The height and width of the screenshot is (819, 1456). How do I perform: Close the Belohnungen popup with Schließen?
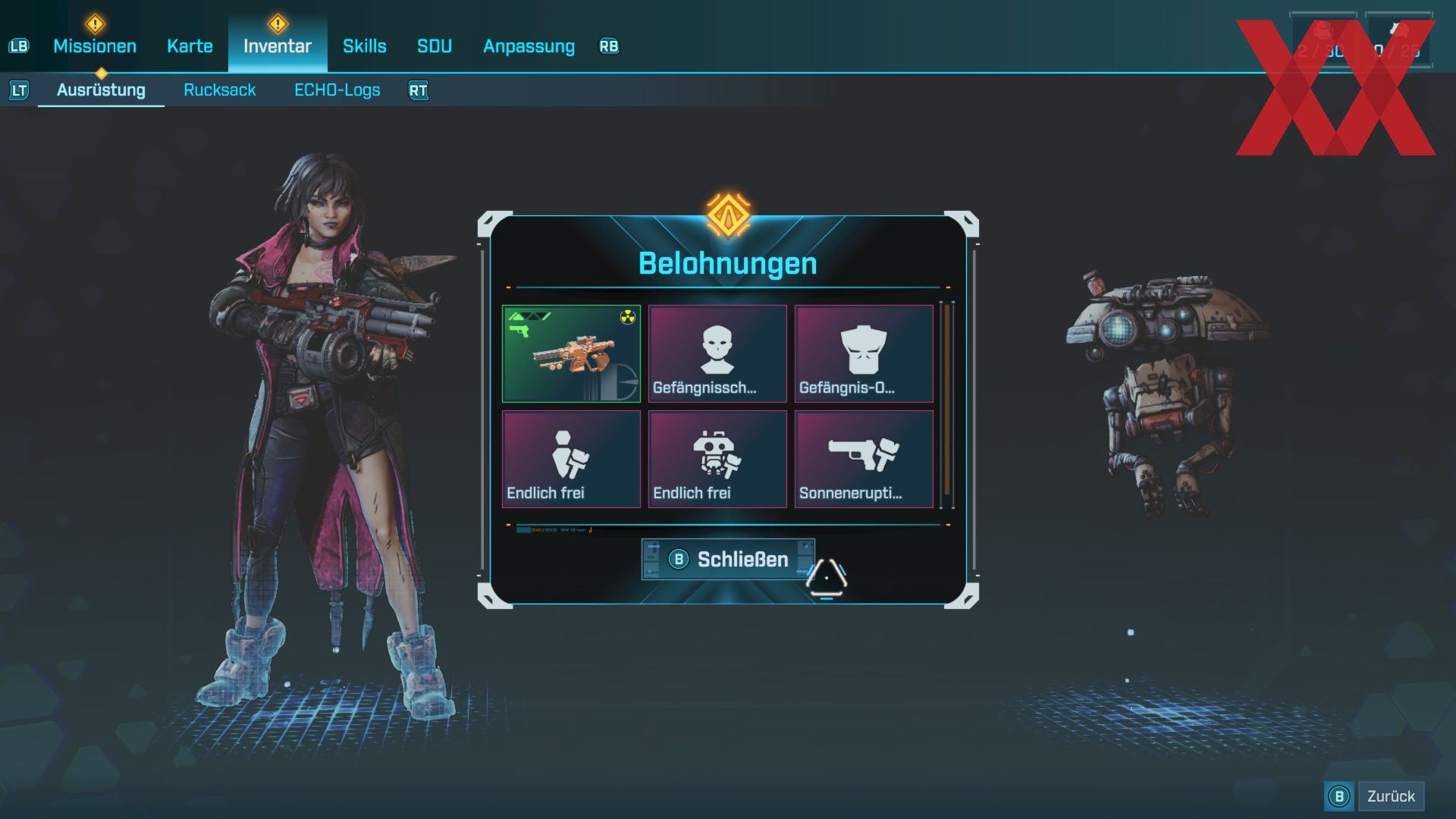coord(728,560)
